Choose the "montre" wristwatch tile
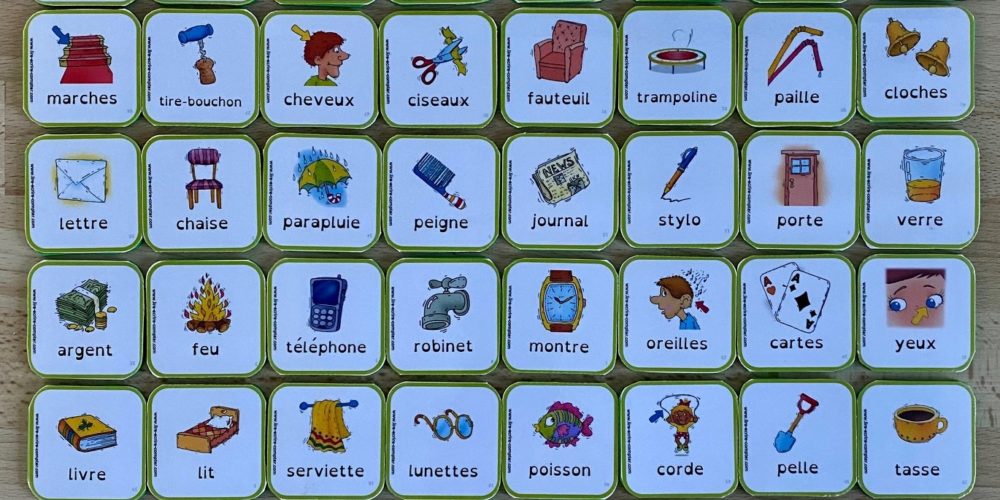 (560, 316)
